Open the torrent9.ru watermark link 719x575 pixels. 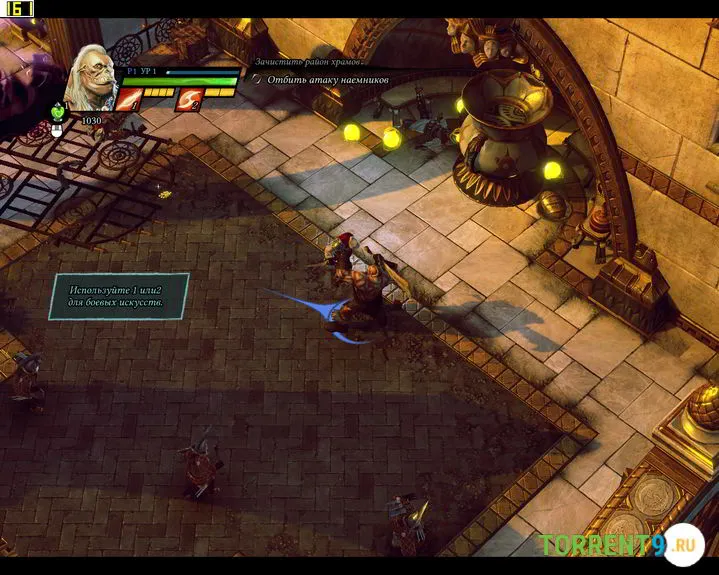coord(620,545)
